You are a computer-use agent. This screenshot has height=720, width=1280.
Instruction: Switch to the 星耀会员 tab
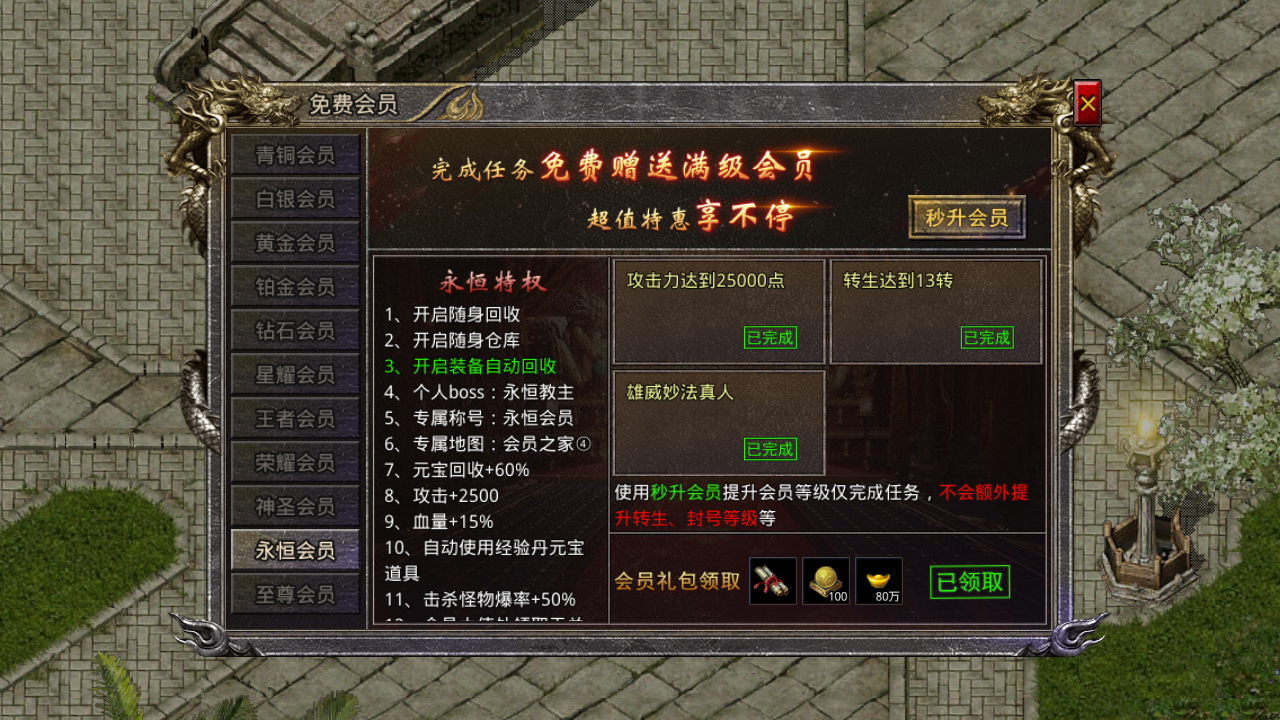point(295,374)
